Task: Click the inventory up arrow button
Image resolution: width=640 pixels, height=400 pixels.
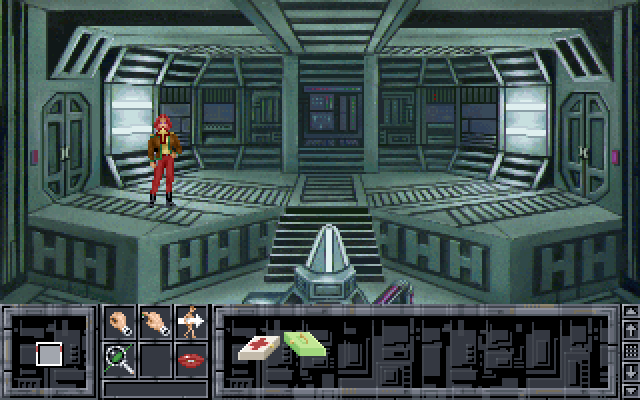Action: coord(630,313)
